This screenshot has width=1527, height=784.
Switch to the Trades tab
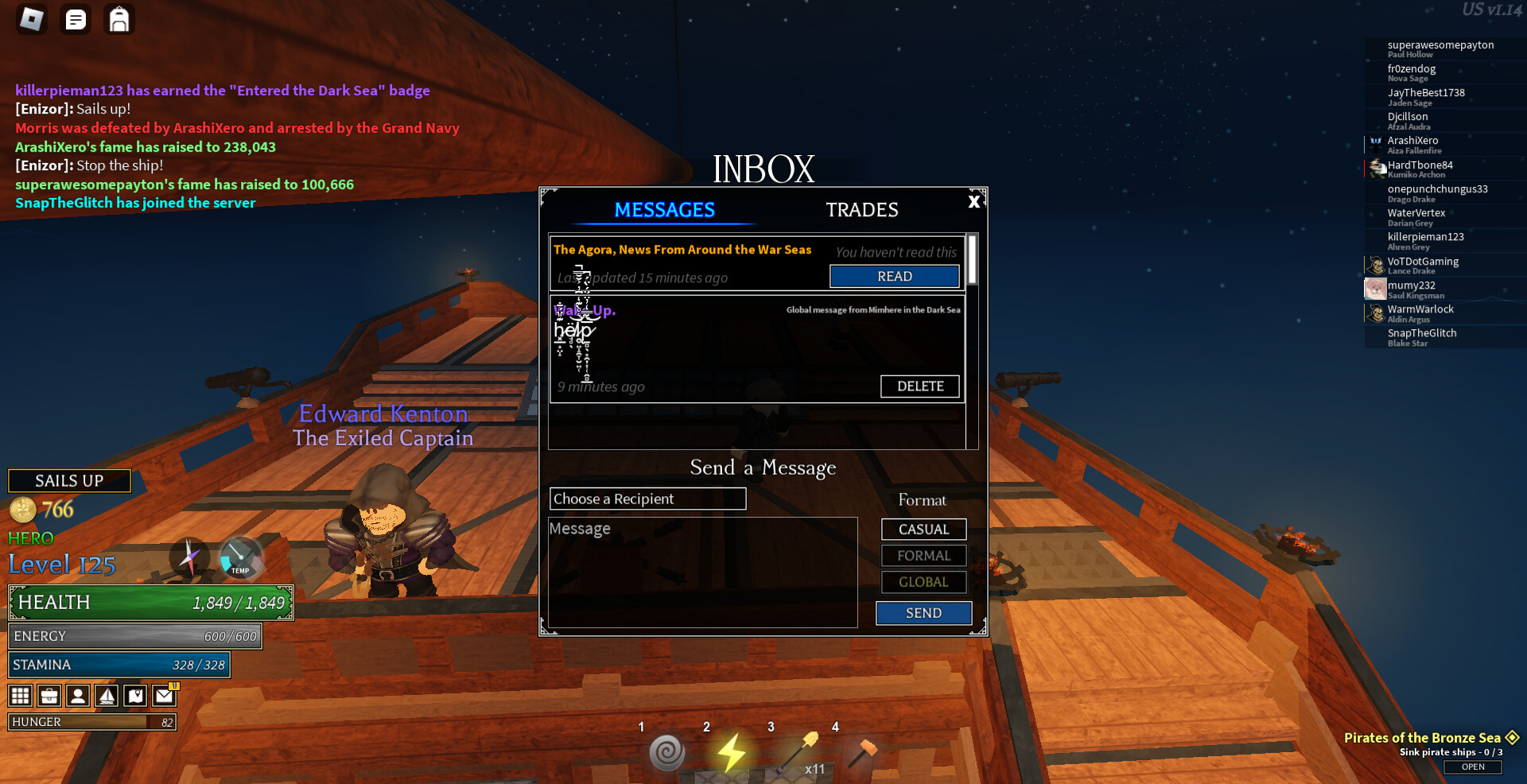[861, 210]
